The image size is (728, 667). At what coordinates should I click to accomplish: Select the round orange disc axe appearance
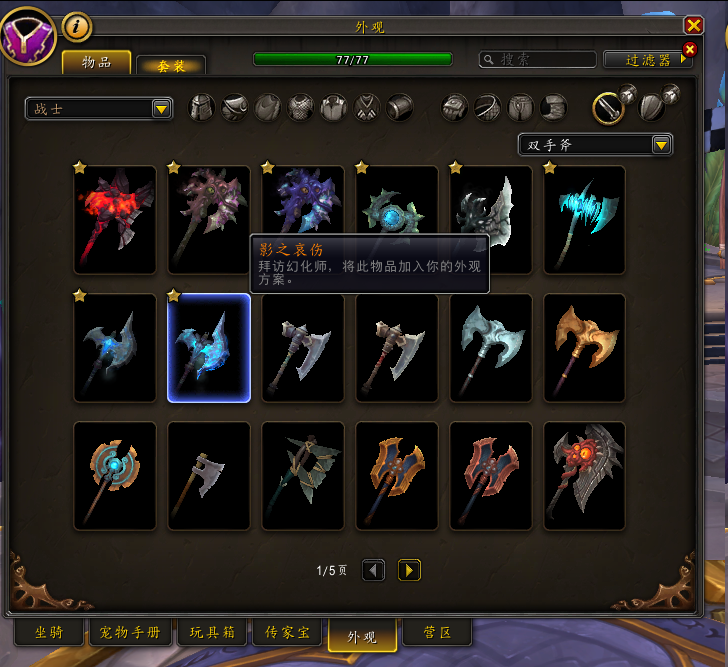tap(115, 476)
